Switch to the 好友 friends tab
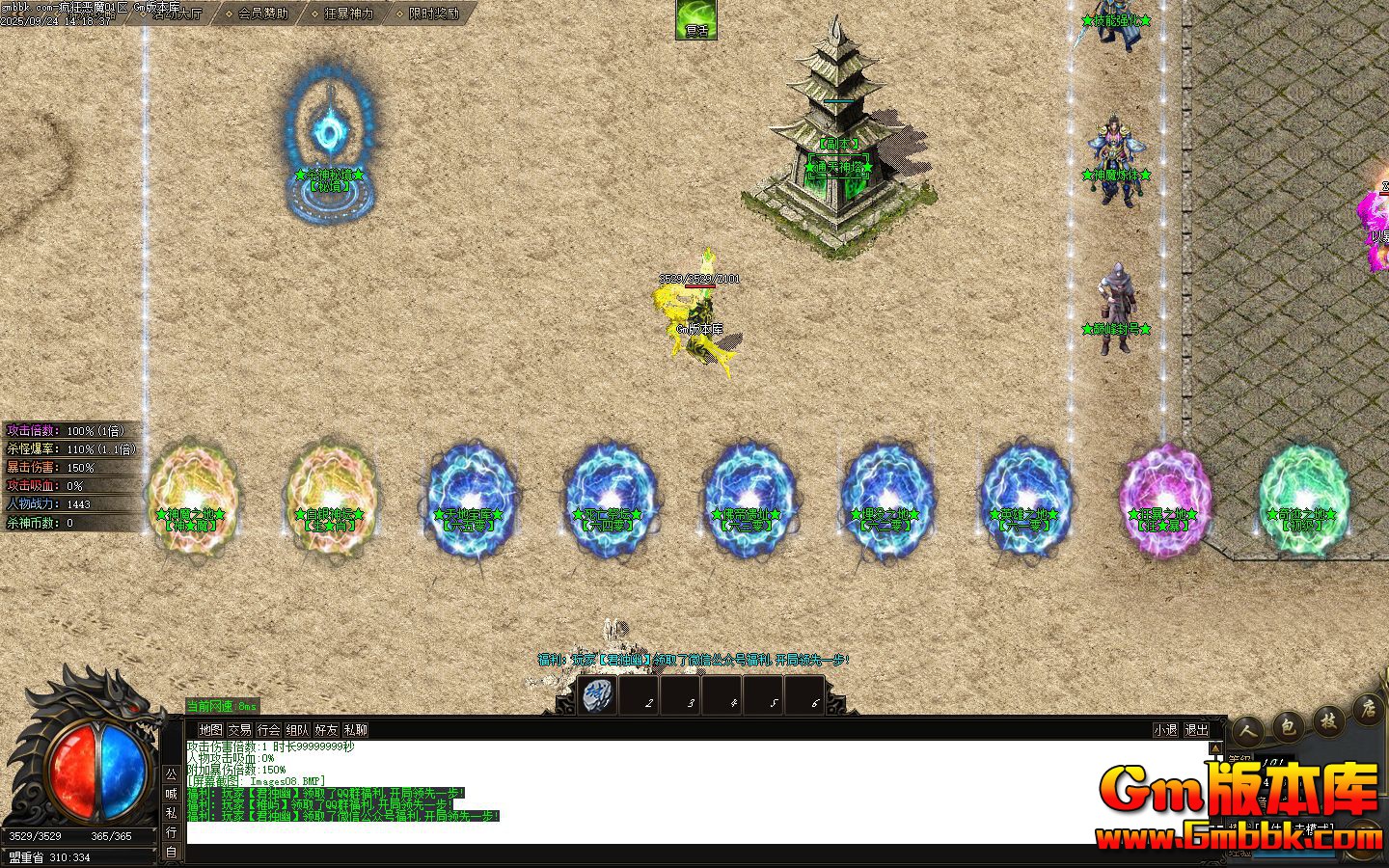 coord(328,730)
